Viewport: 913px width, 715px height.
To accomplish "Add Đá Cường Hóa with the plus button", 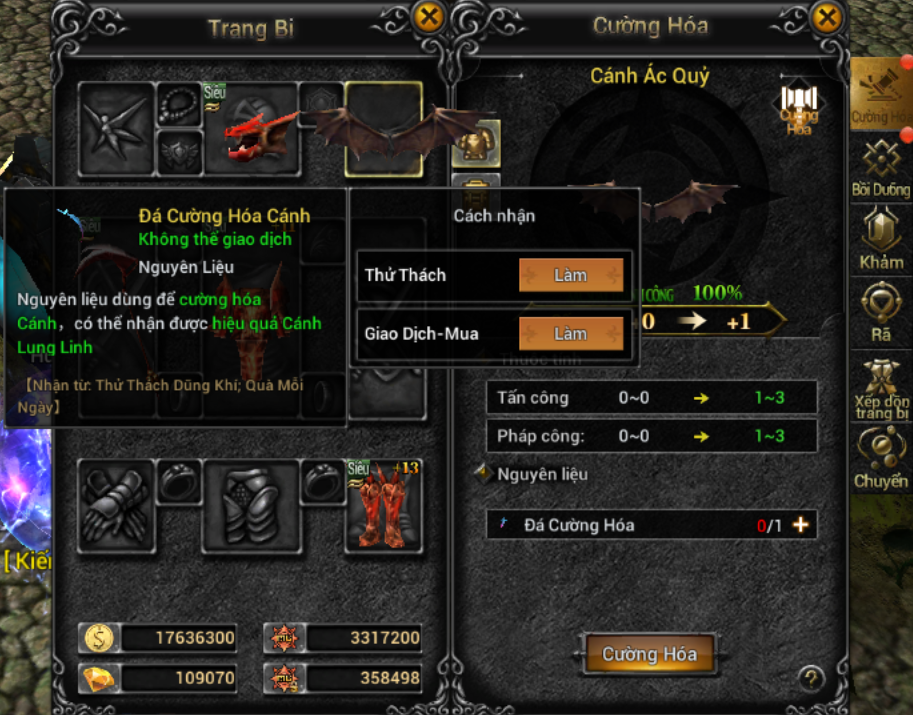I will [800, 525].
